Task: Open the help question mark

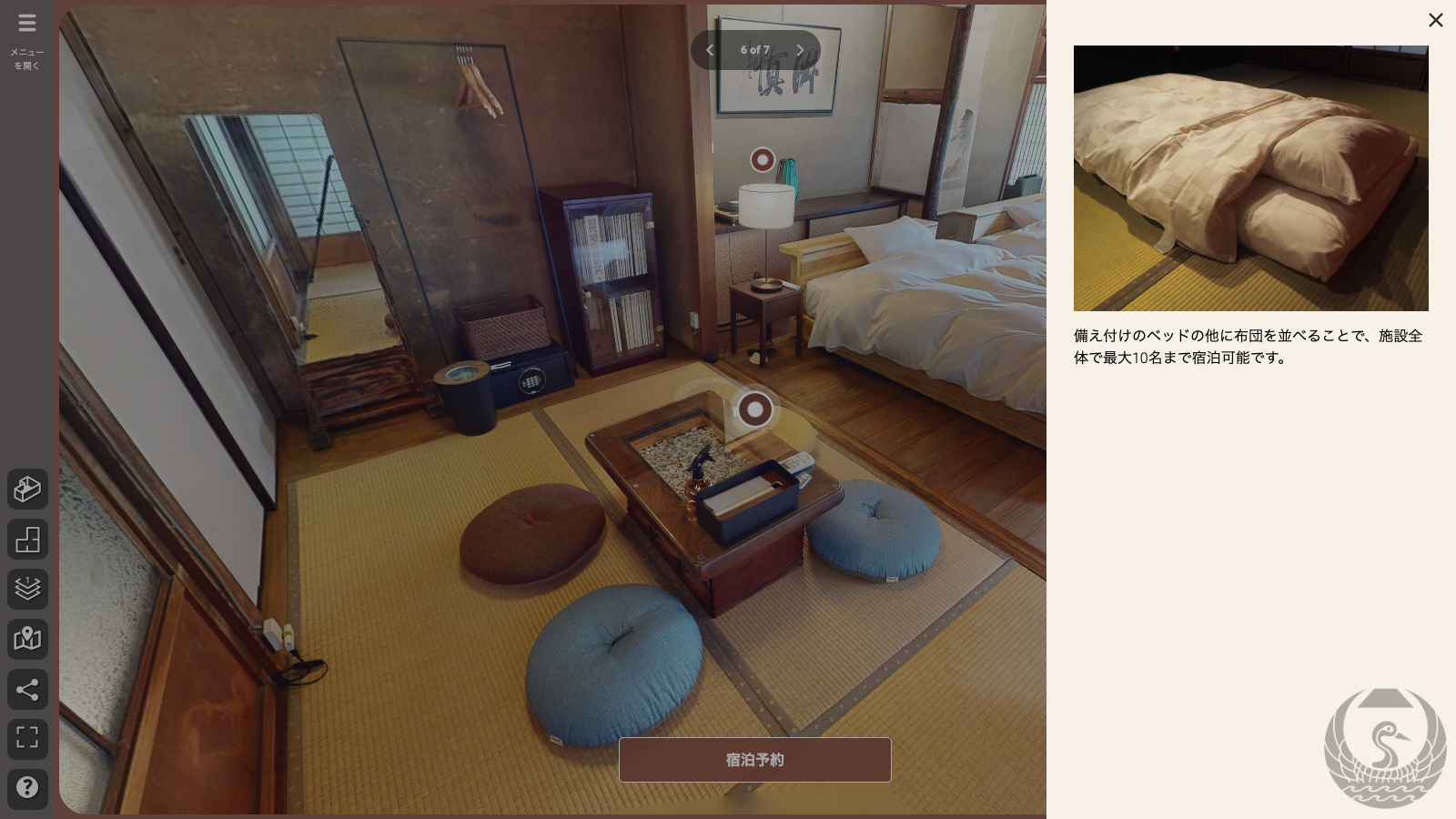Action: [27, 788]
